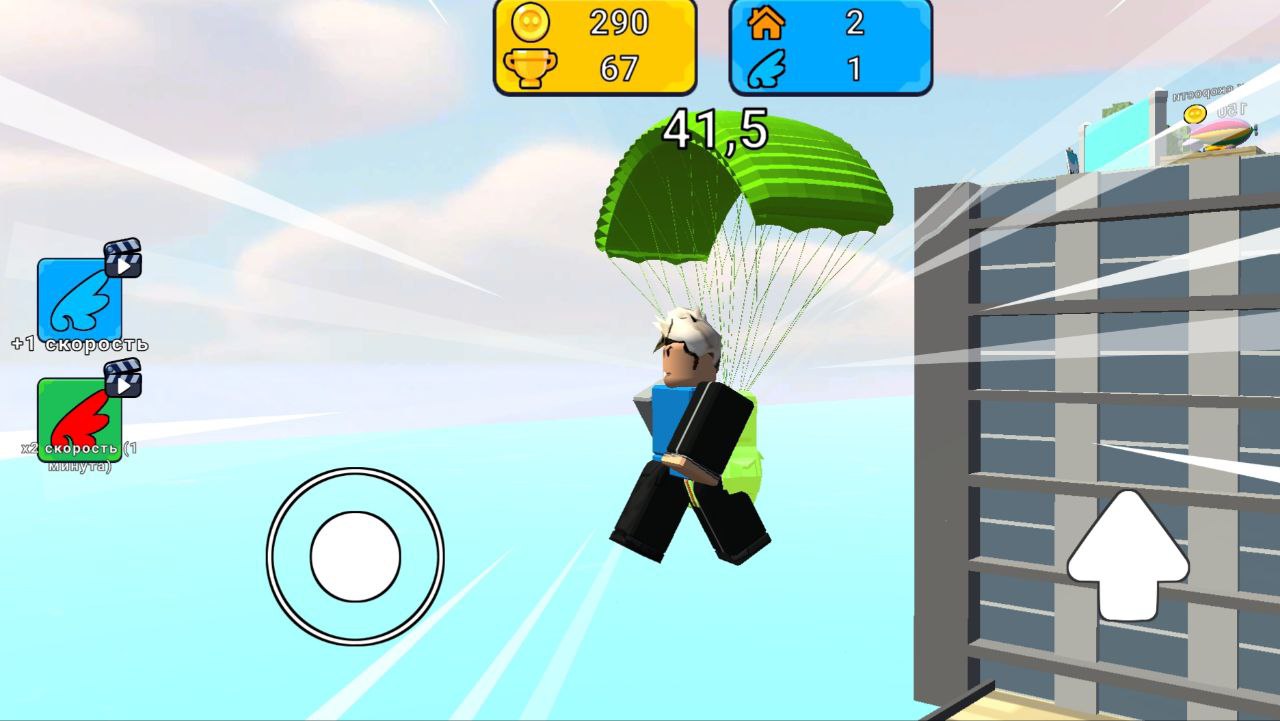Tap the video clapper on the x2 скорость button
The image size is (1280, 721).
pyautogui.click(x=122, y=380)
